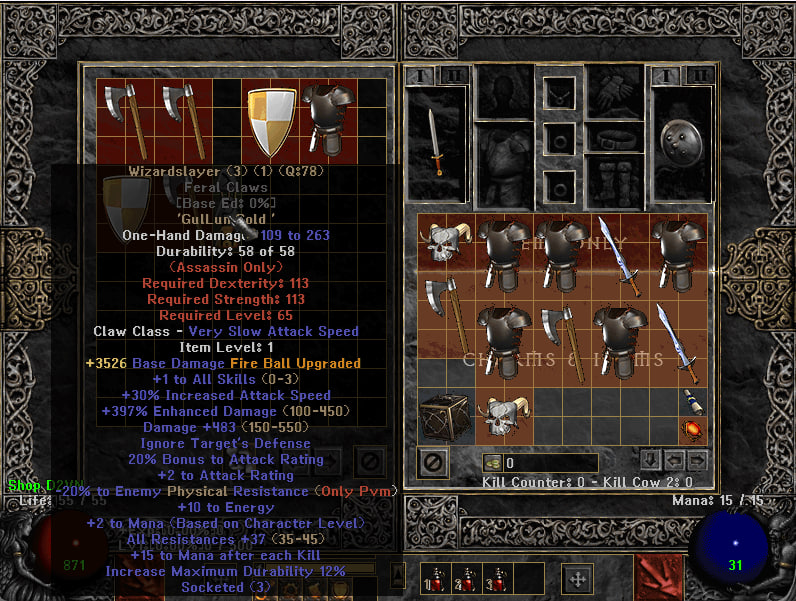Switch to weapon set II above the buckler
Screen dimensions: 796x601
tap(700, 75)
